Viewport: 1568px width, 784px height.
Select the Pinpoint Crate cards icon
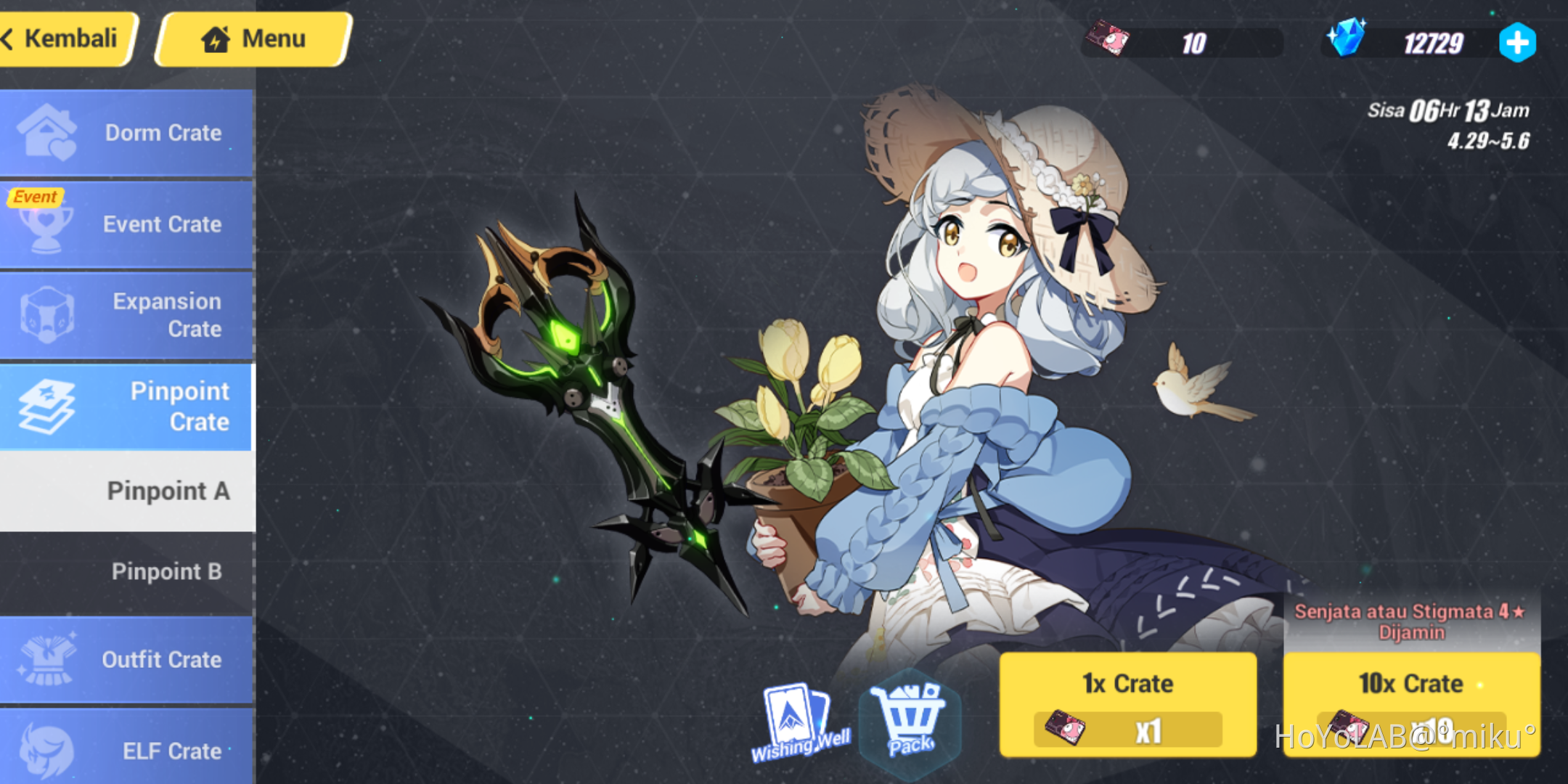(x=127, y=407)
